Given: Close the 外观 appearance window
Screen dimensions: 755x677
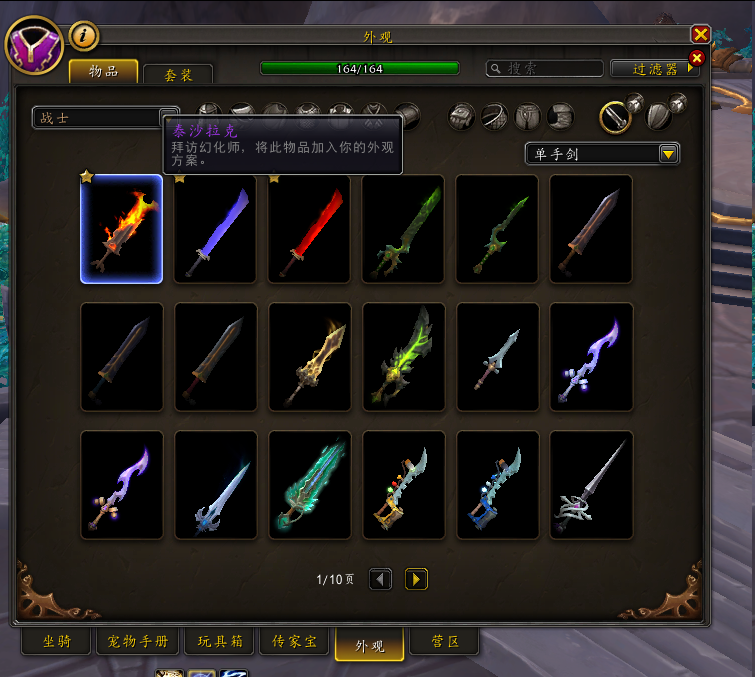Looking at the screenshot, I should coord(700,34).
